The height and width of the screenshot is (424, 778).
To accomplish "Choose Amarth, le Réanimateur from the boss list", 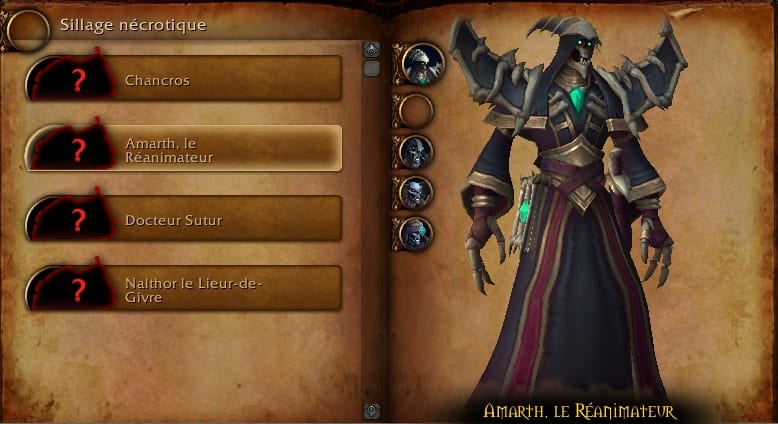I will click(183, 149).
